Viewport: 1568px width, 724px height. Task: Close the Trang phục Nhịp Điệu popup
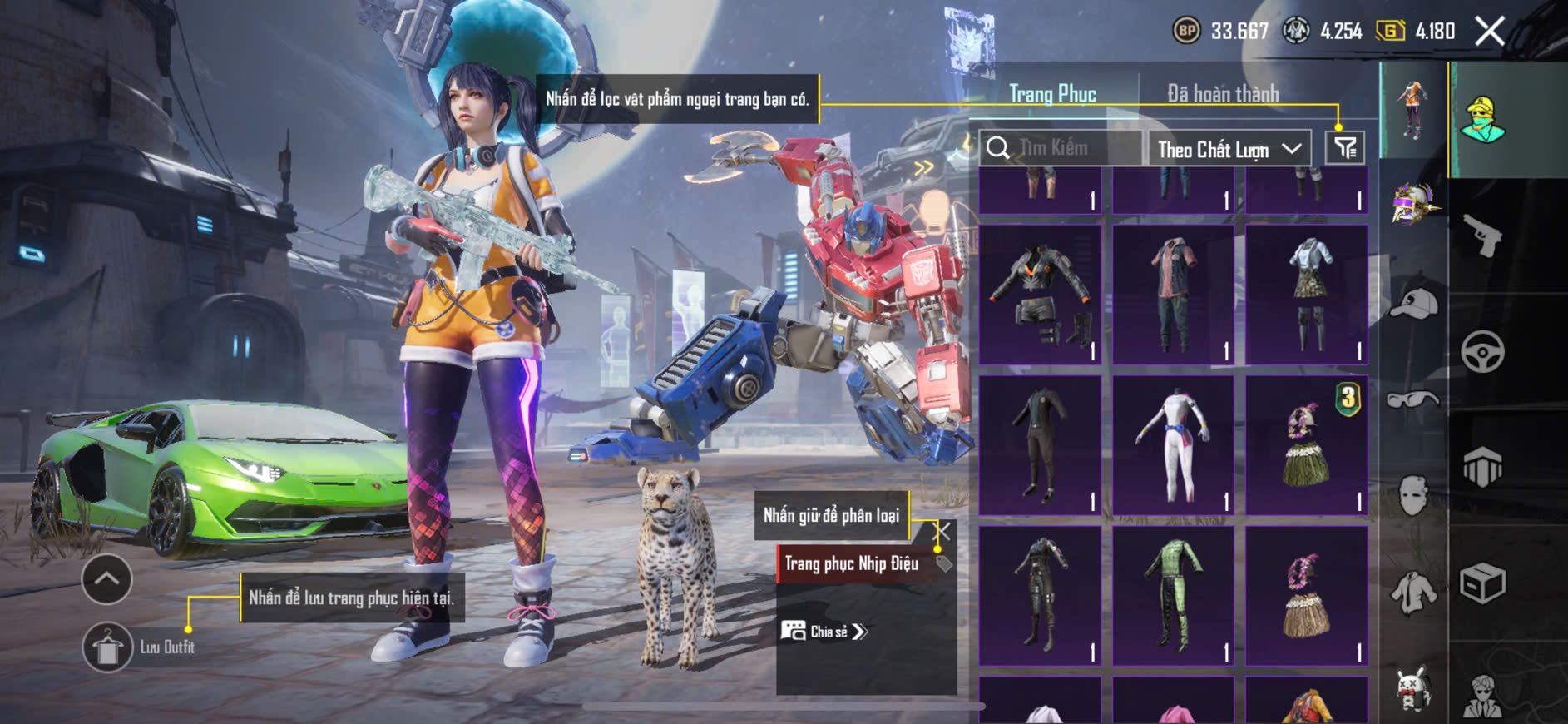click(x=943, y=531)
